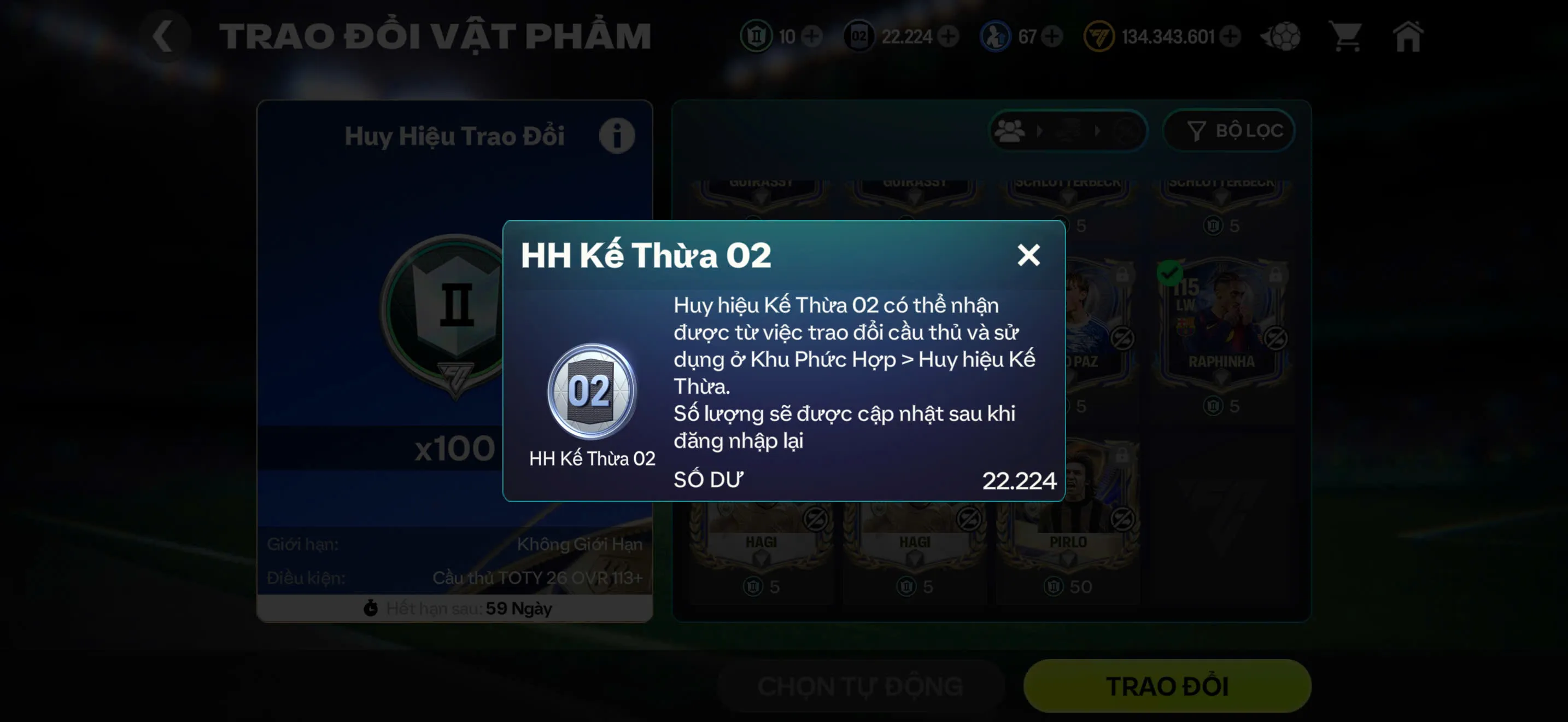The height and width of the screenshot is (722, 1568).
Task: Open the BỘ LỌC filter panel
Action: coord(1230,131)
